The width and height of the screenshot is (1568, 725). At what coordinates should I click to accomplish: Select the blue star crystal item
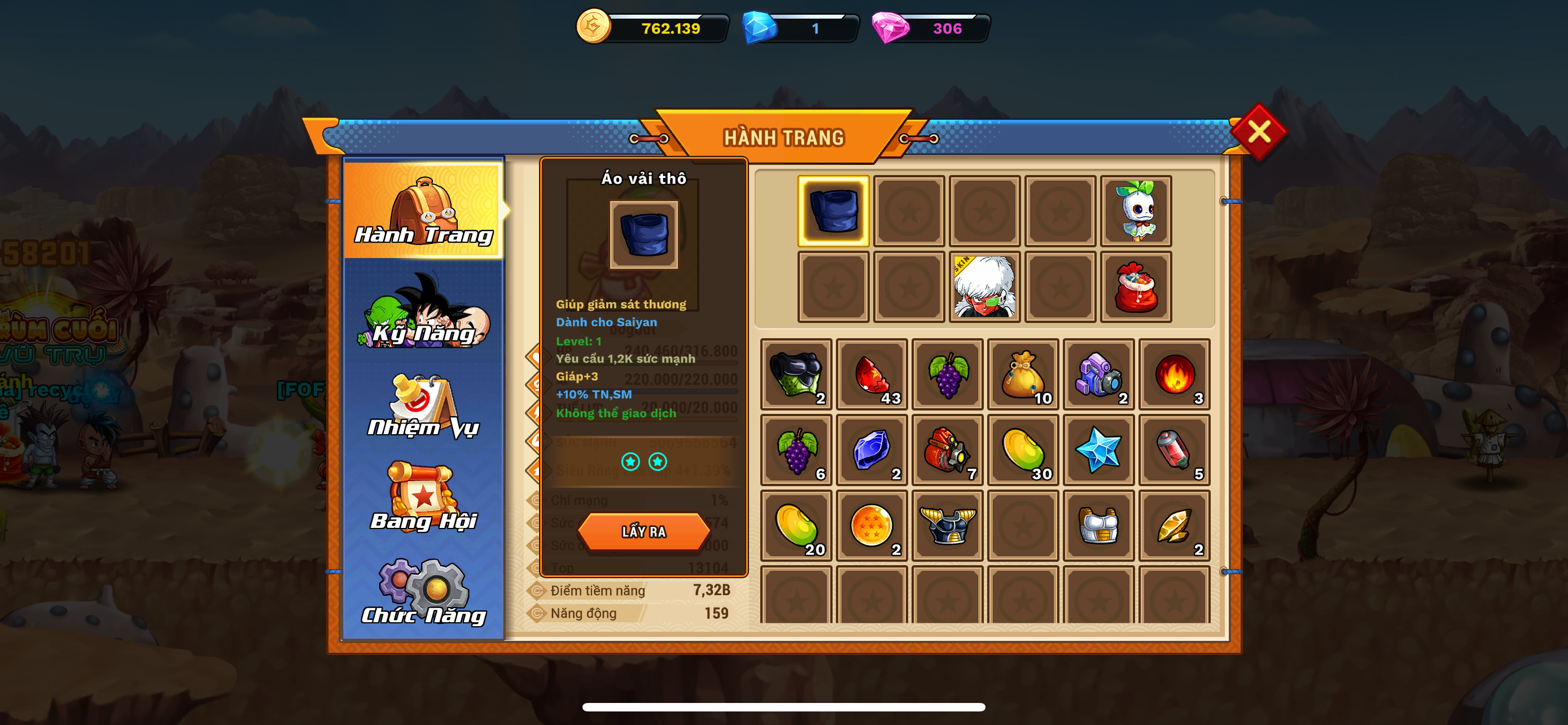(1099, 450)
